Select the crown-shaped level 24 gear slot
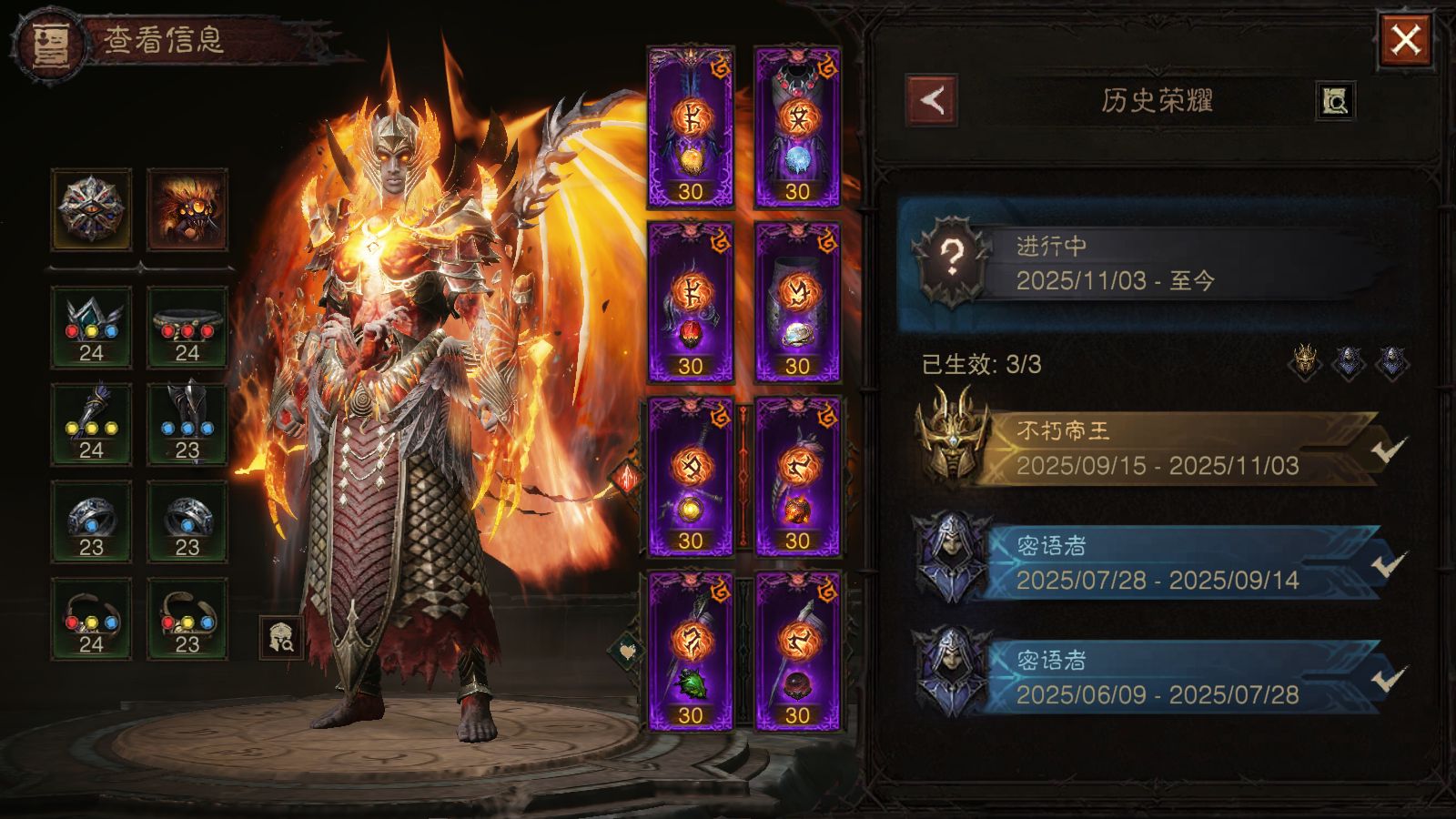The image size is (1456, 819). tap(91, 328)
